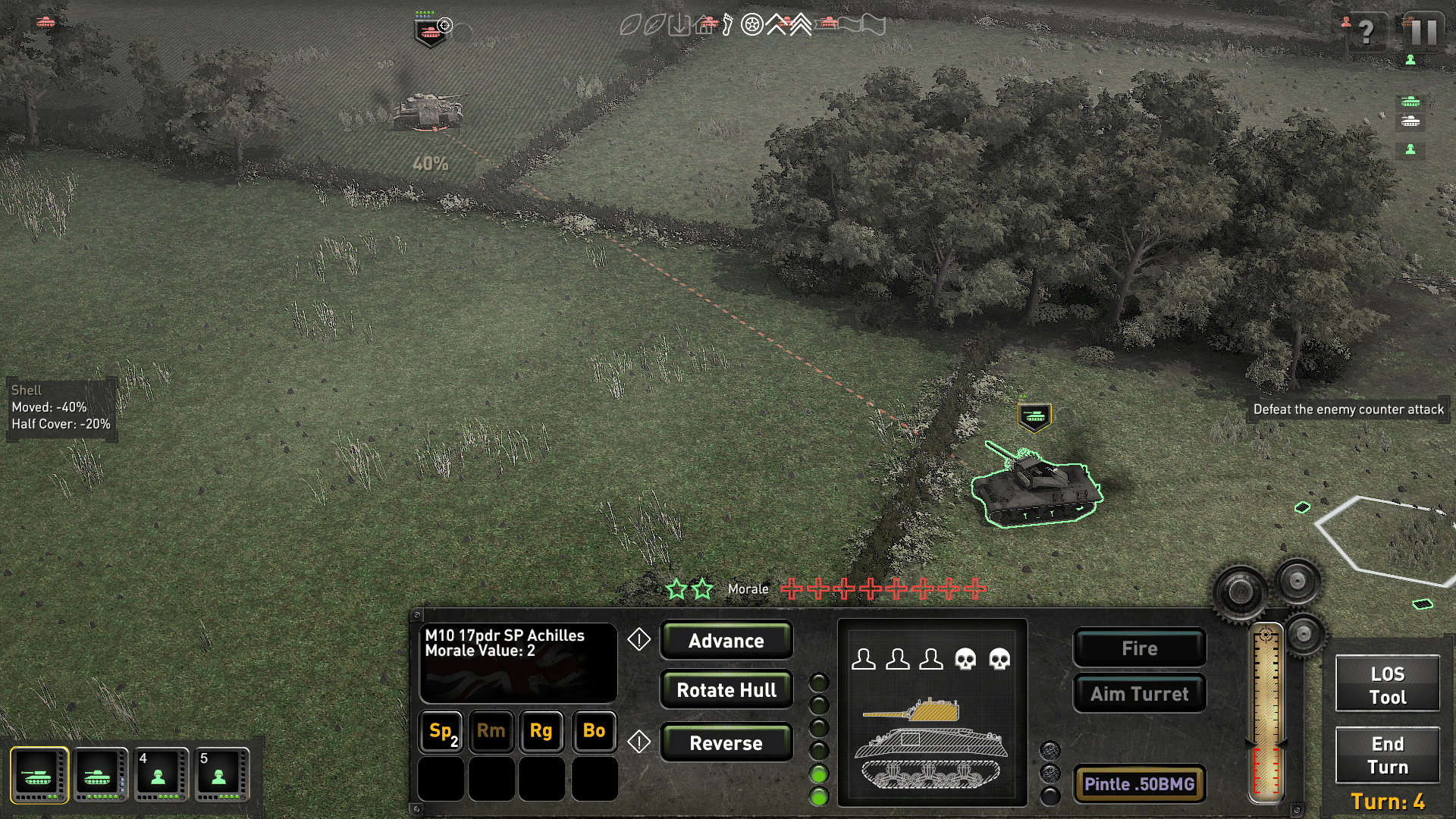1456x819 pixels.
Task: Select the yellow-highlighted tank unit card
Action: [39, 774]
